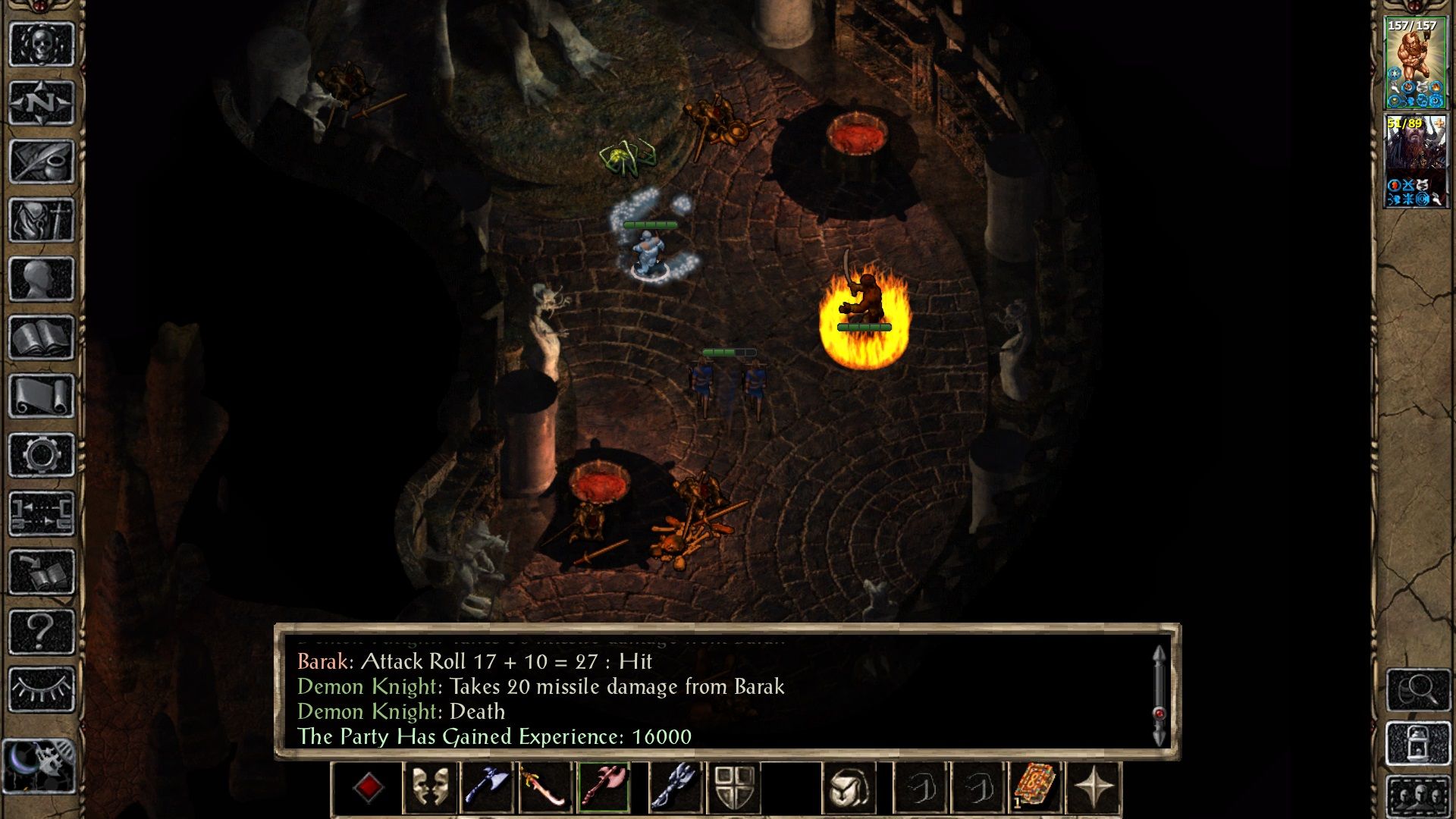Activate the shield defend stance icon
The image size is (1456, 819).
point(736,789)
